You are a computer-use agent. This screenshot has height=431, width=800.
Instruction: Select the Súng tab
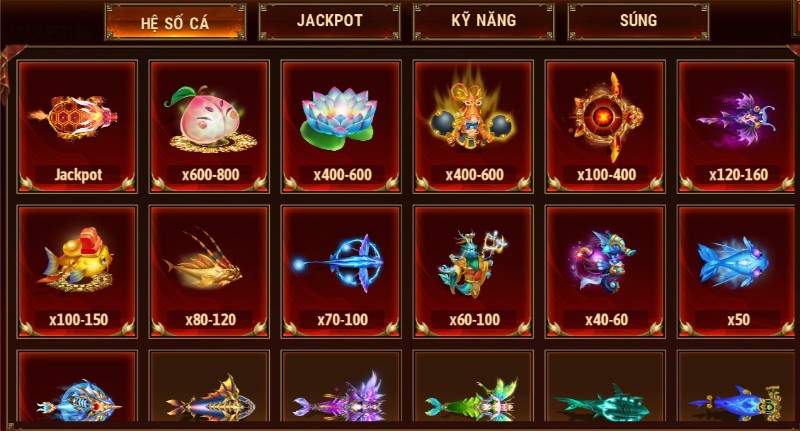[x=639, y=21]
